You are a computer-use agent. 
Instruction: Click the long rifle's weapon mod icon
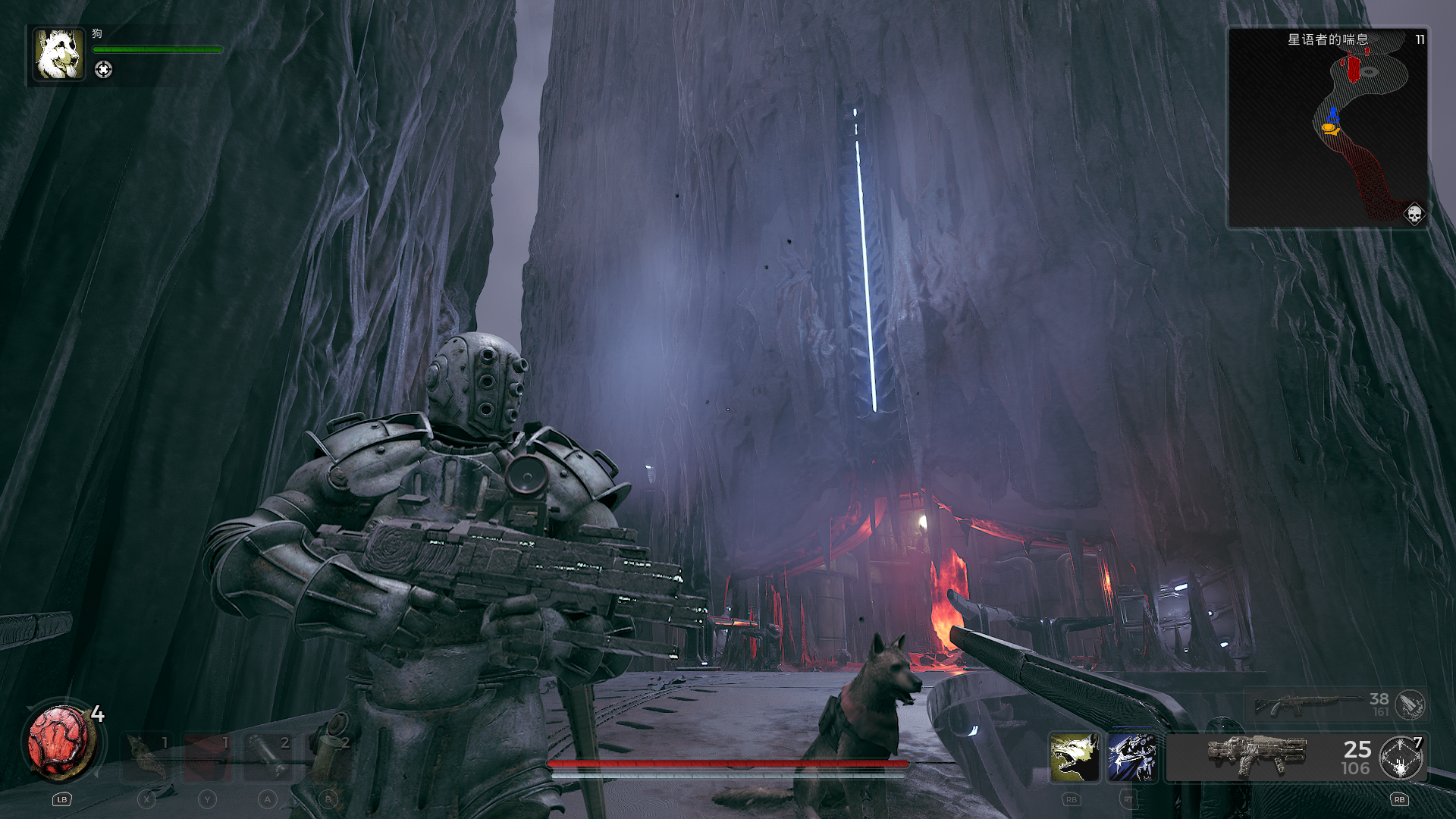[1410, 705]
